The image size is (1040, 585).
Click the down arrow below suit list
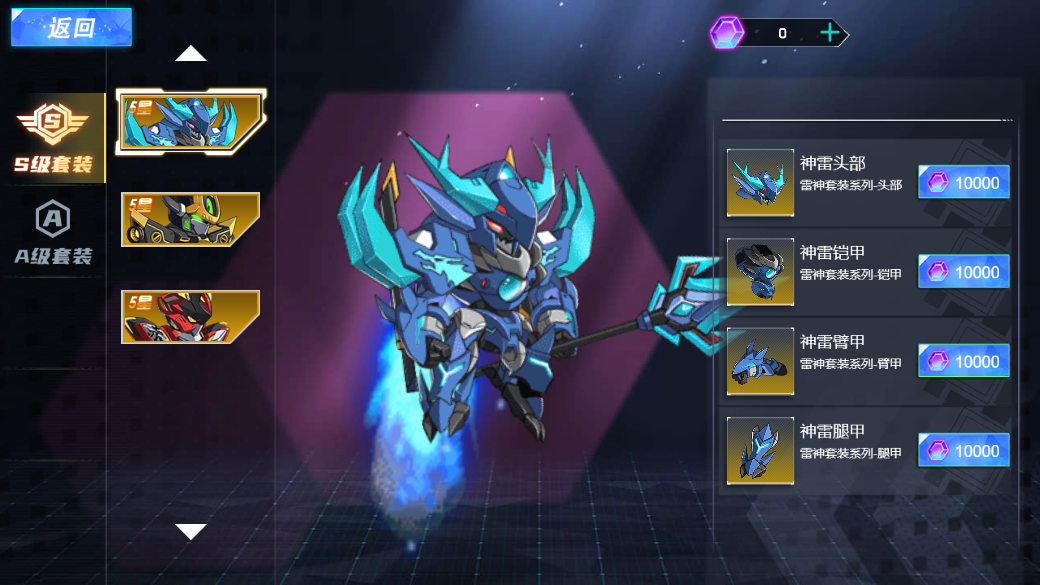coord(190,531)
